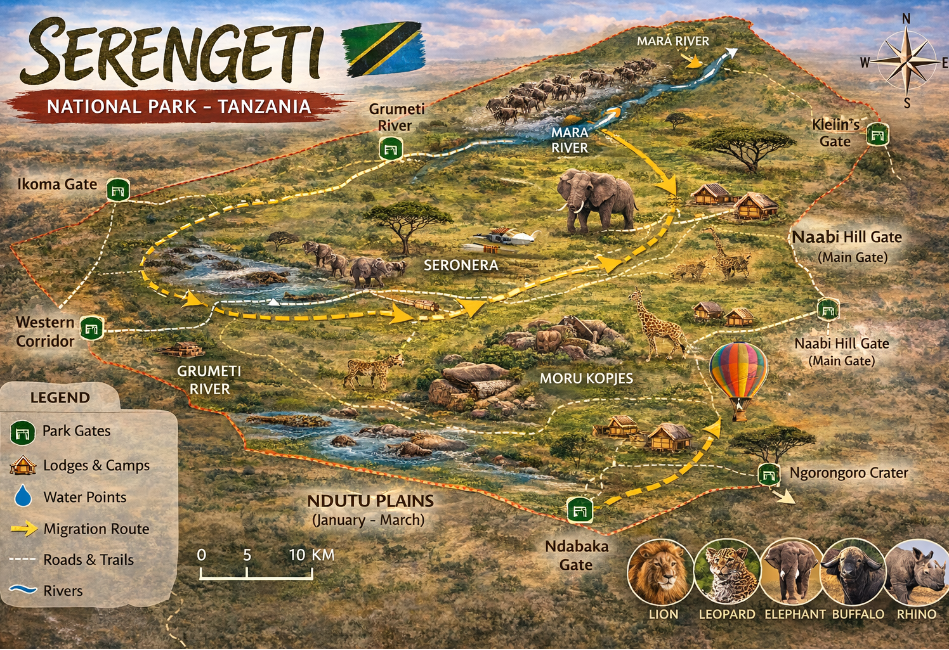Select the Ngorongoro Crater gate marker
Screen dimensions: 949x650
click(768, 473)
